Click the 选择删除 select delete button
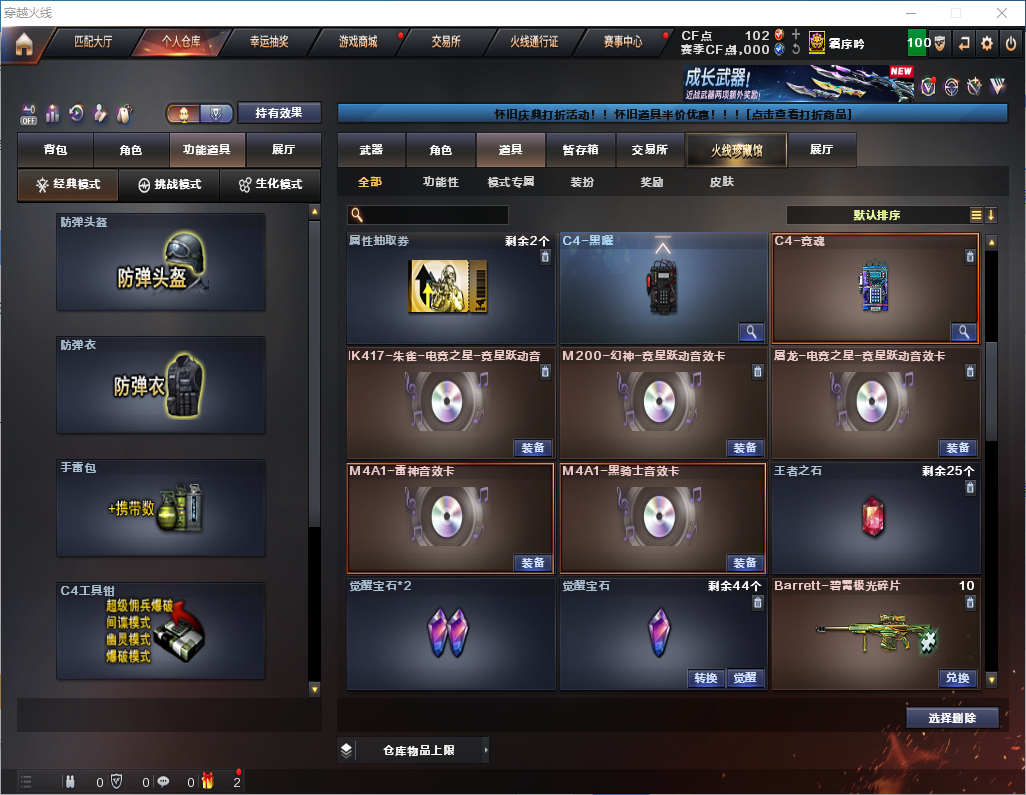This screenshot has width=1026, height=795. (x=952, y=718)
